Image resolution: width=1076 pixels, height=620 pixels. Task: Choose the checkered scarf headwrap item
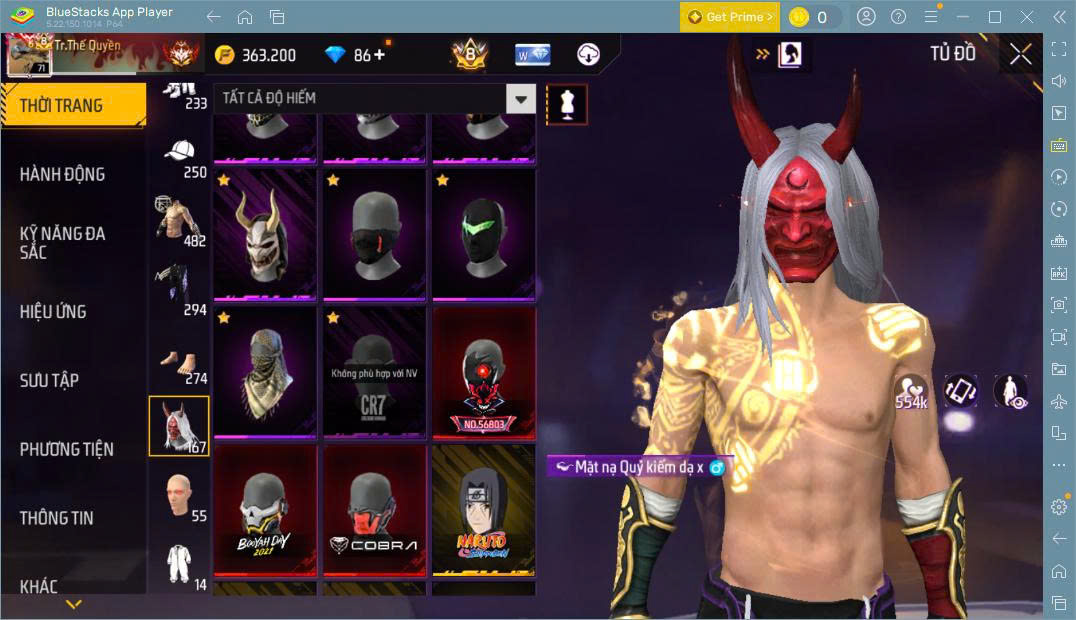265,372
